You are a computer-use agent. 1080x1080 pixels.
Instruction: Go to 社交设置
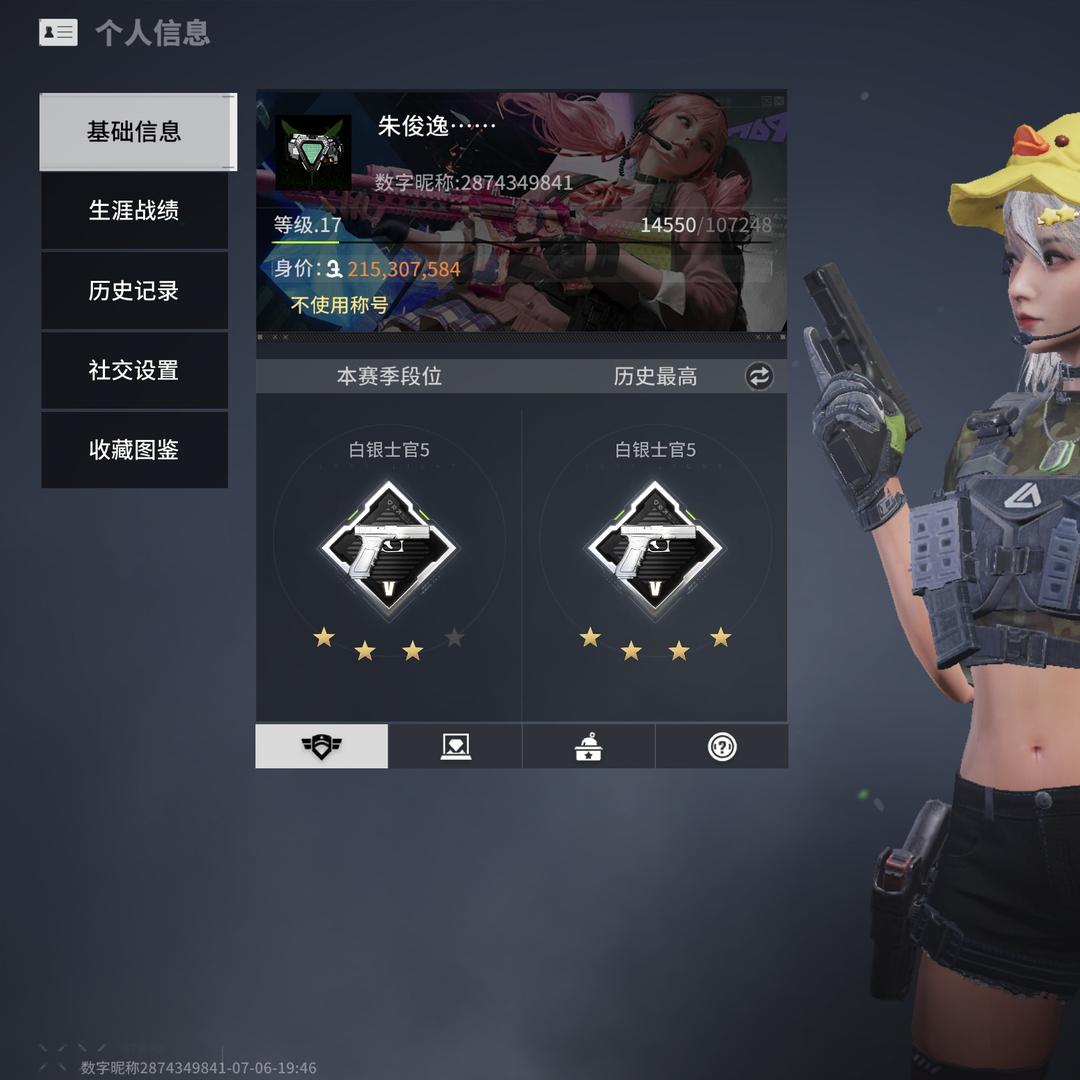click(x=134, y=370)
